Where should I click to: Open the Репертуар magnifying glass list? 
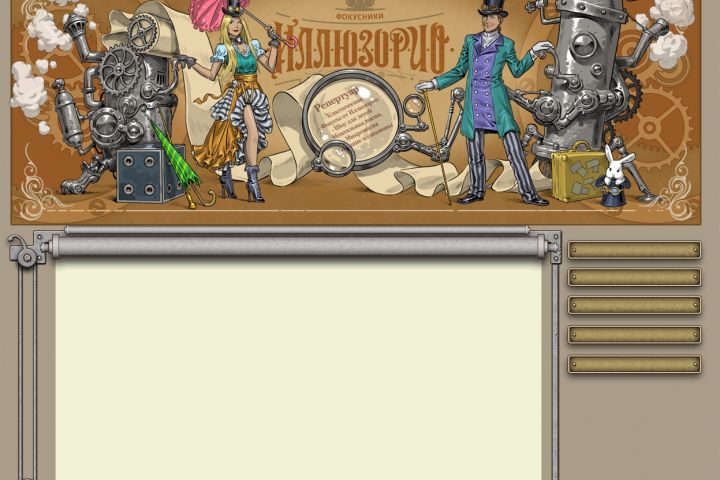click(x=350, y=126)
